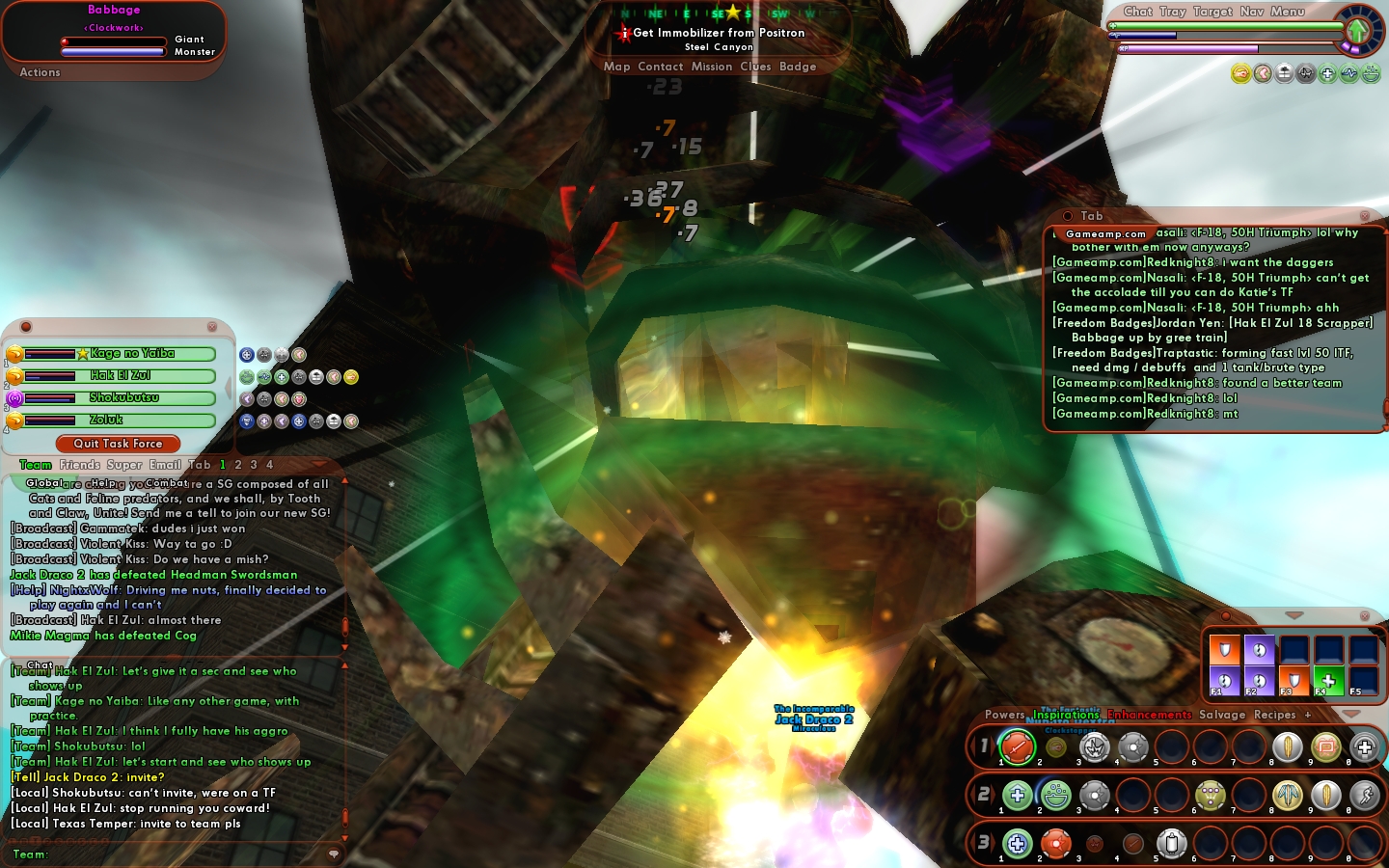Click the Quit Task Force button
Screen dimensions: 1389x868
(118, 444)
